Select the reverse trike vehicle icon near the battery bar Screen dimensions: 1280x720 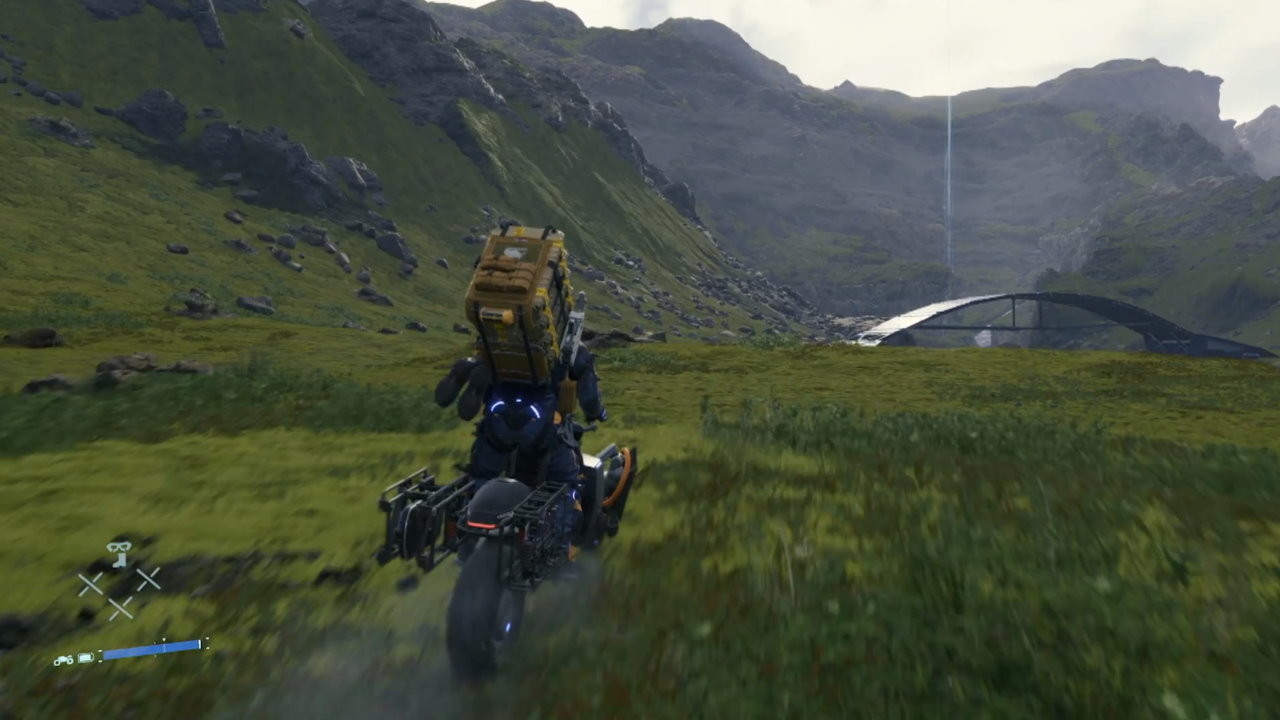point(63,660)
